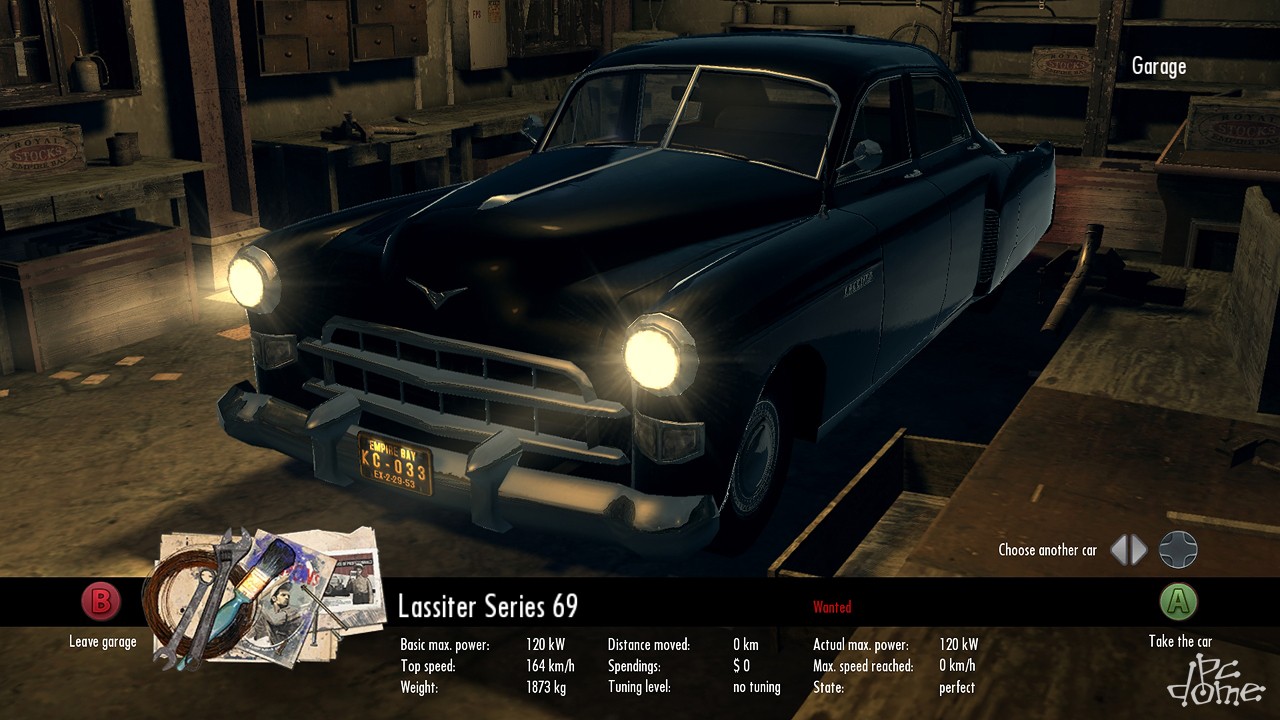1280x720 pixels.
Task: Choose the Take the car option
Action: point(1178,602)
